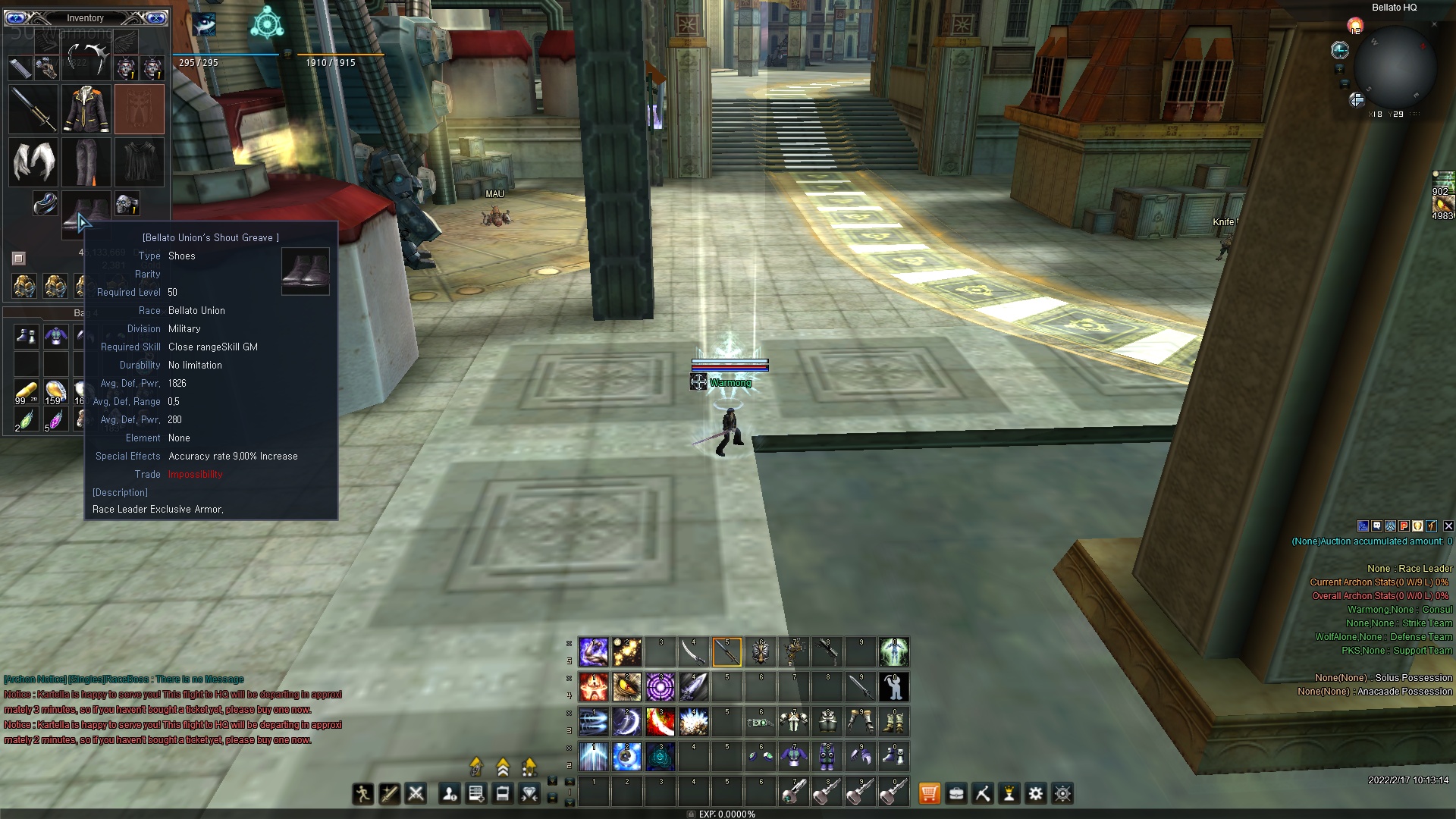Screen dimensions: 1456x819
Task: Open the briefcase icon in bottom bar
Action: click(x=956, y=794)
